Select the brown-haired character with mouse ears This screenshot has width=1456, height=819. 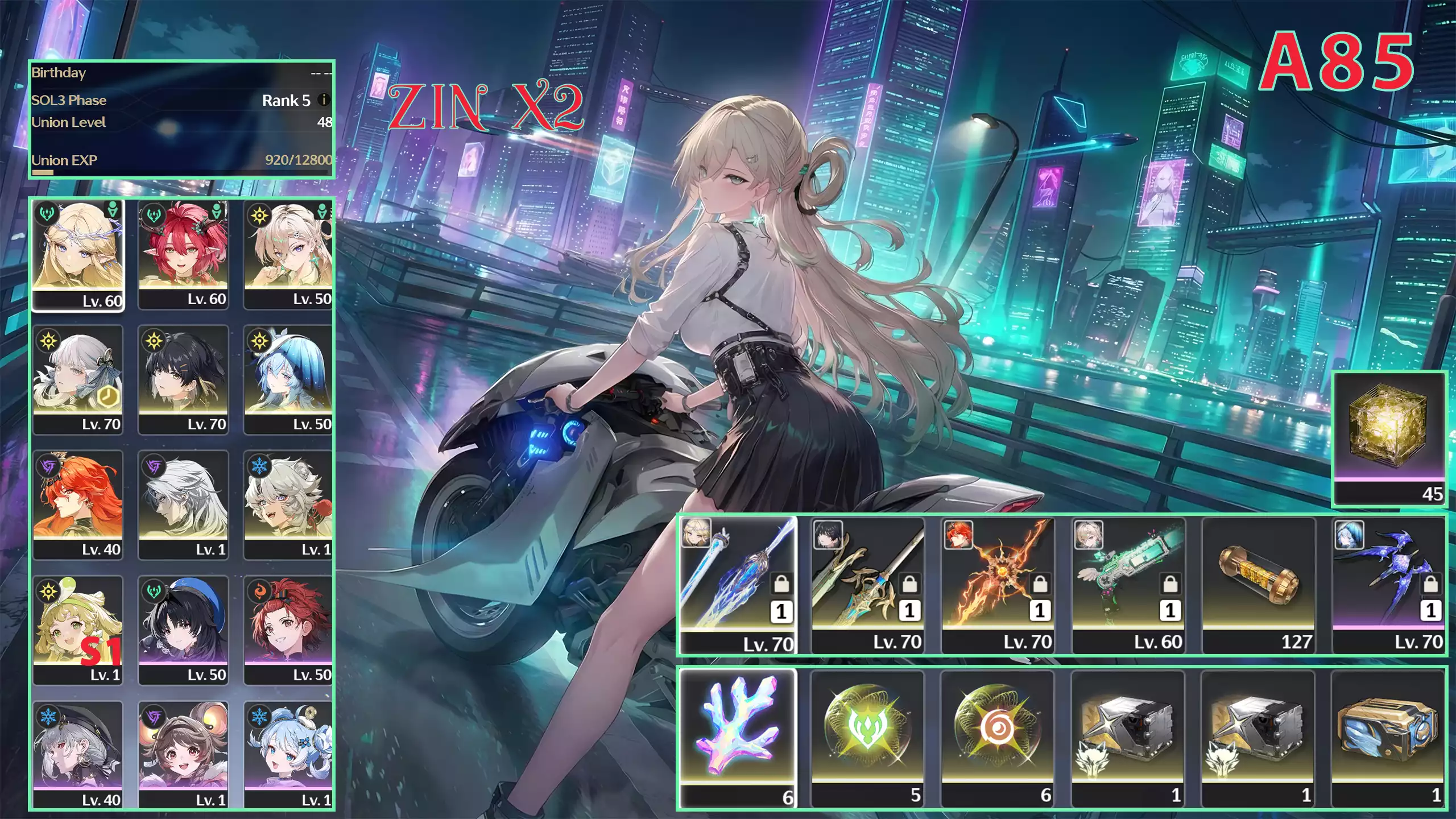(183, 755)
